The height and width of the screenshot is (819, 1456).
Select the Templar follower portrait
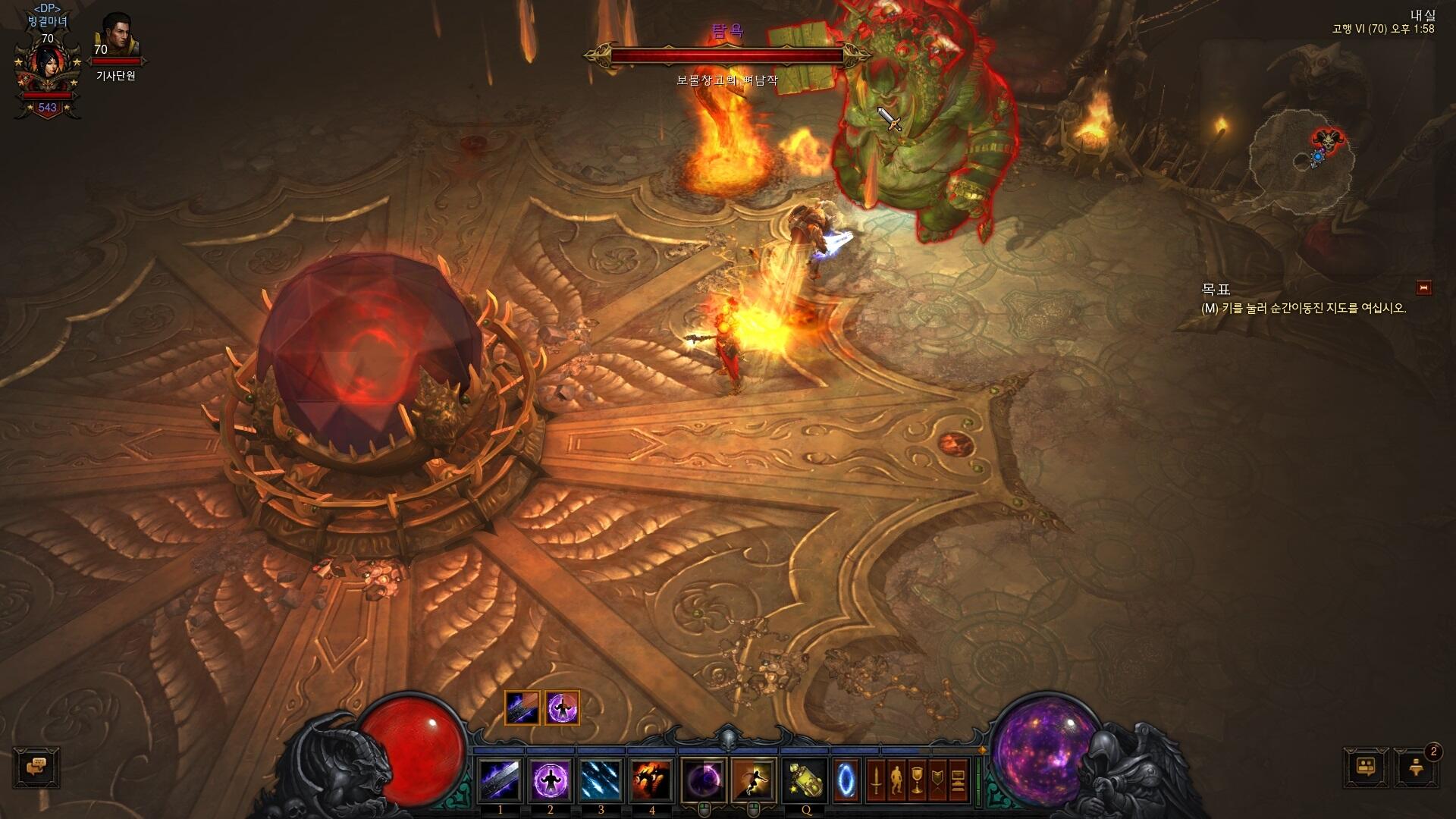coord(116,34)
